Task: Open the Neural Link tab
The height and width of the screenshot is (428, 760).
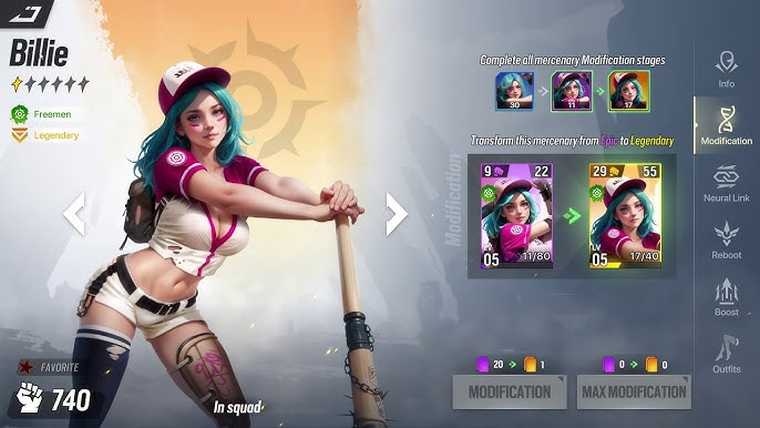Action: coord(726,183)
